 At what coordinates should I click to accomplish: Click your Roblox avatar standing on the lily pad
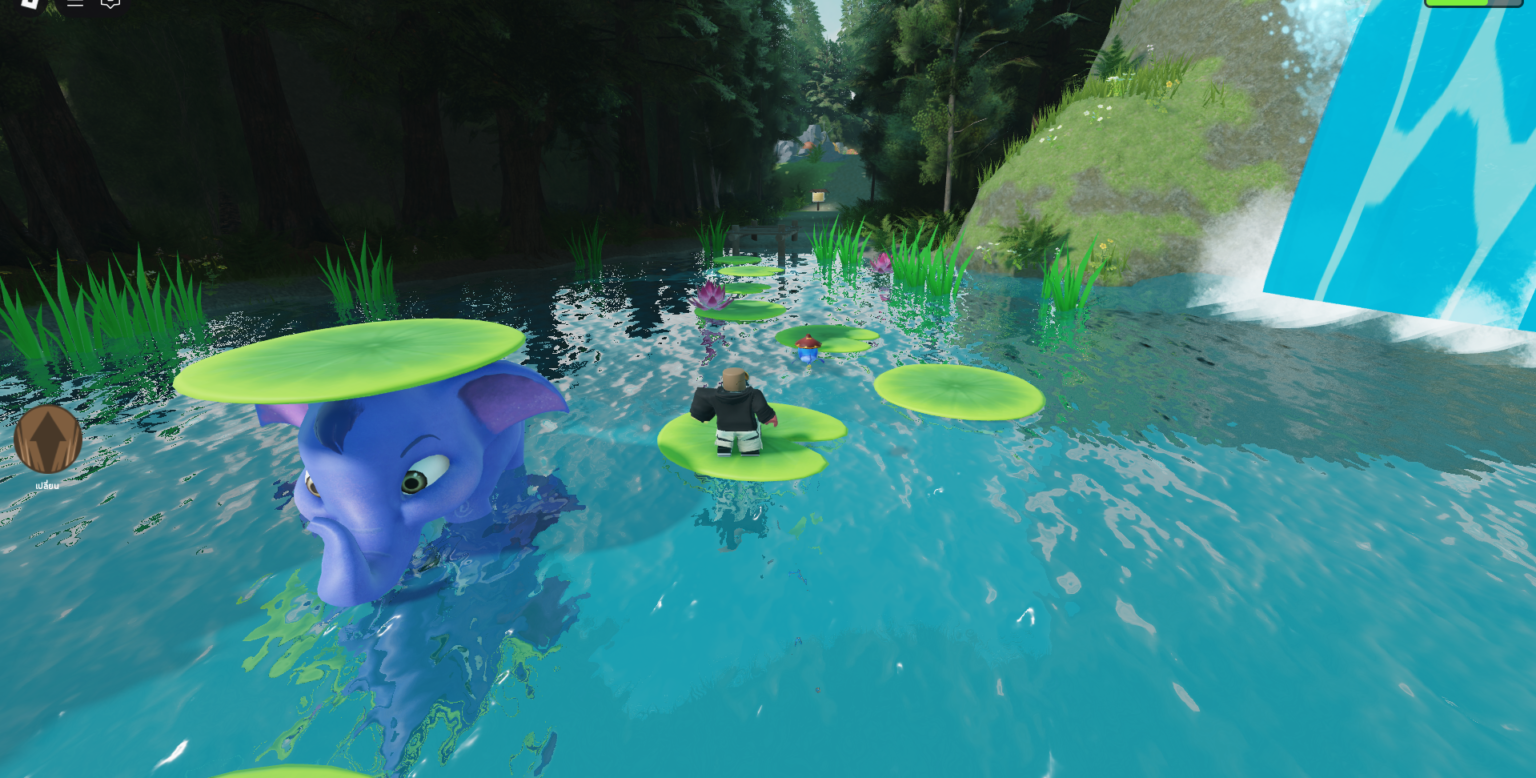click(735, 410)
